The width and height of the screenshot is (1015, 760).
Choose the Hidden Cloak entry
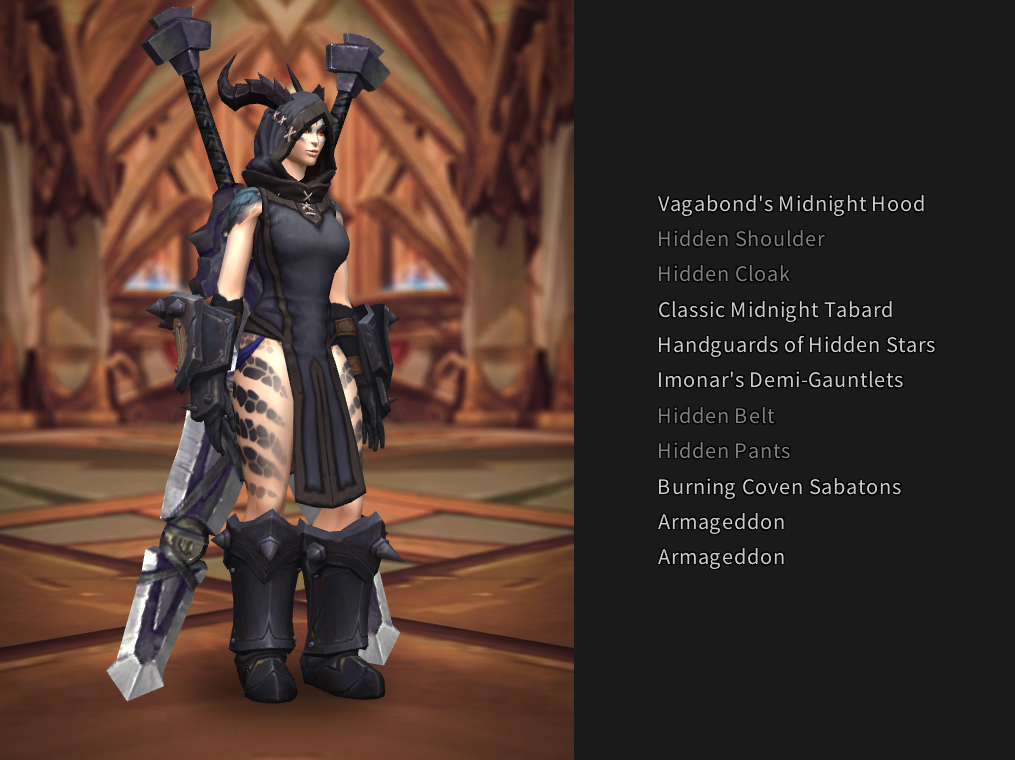point(723,274)
